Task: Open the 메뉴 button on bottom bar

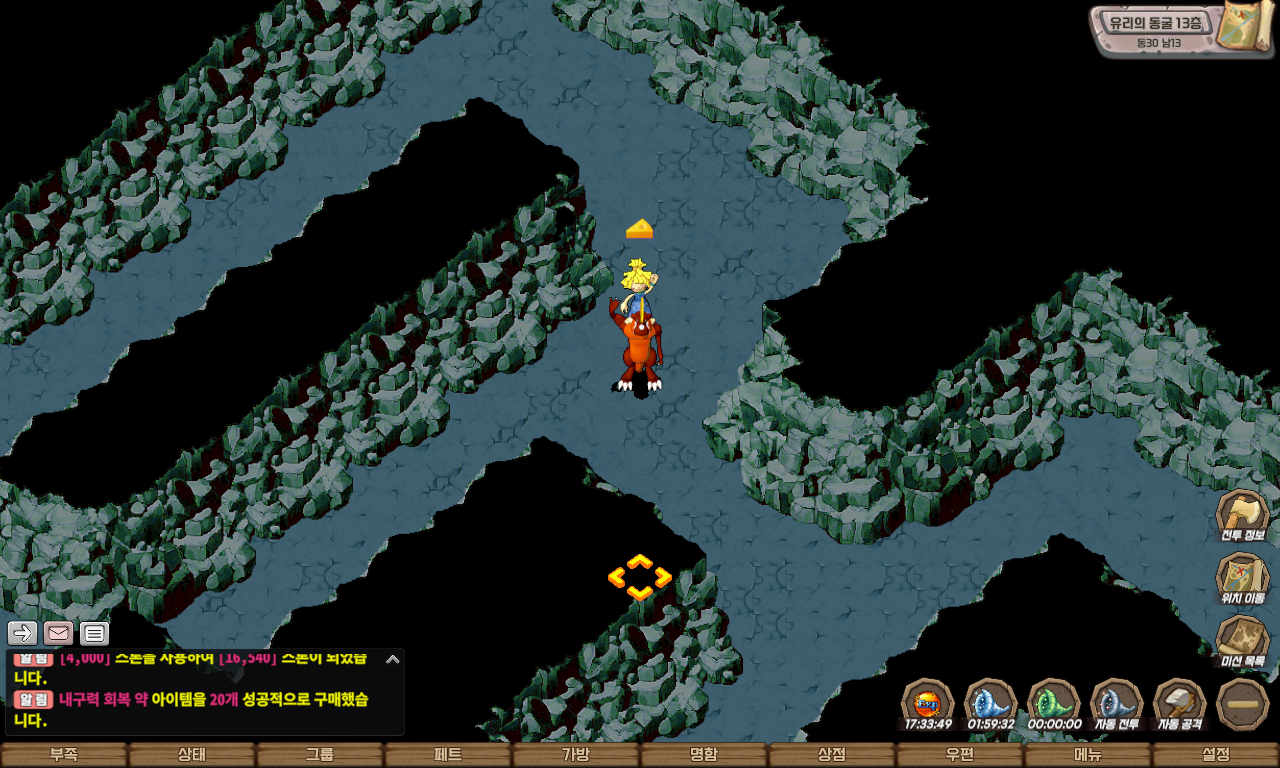Action: (x=1088, y=755)
